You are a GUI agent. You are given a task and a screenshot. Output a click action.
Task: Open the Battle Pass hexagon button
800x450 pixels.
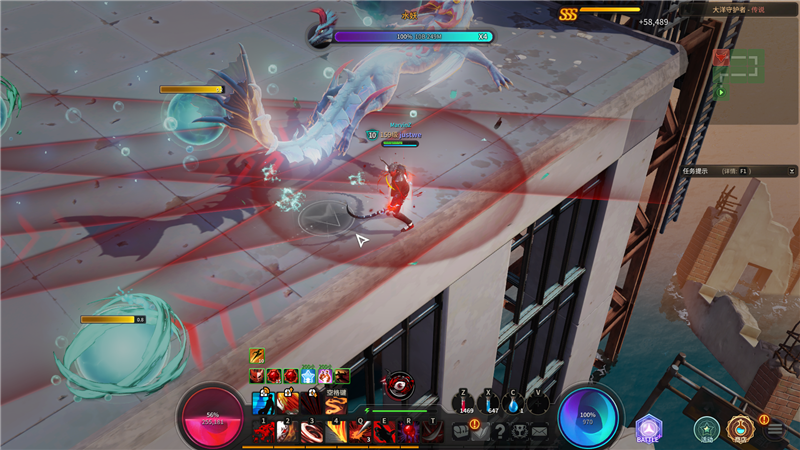pyautogui.click(x=648, y=430)
